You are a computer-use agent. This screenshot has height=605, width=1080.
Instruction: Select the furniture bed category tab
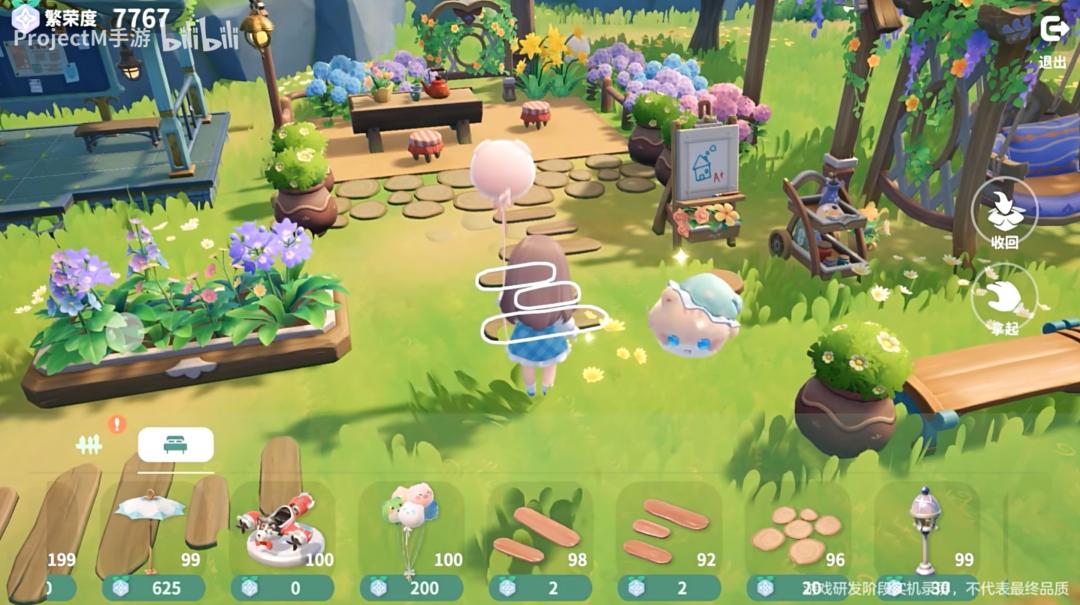(175, 444)
